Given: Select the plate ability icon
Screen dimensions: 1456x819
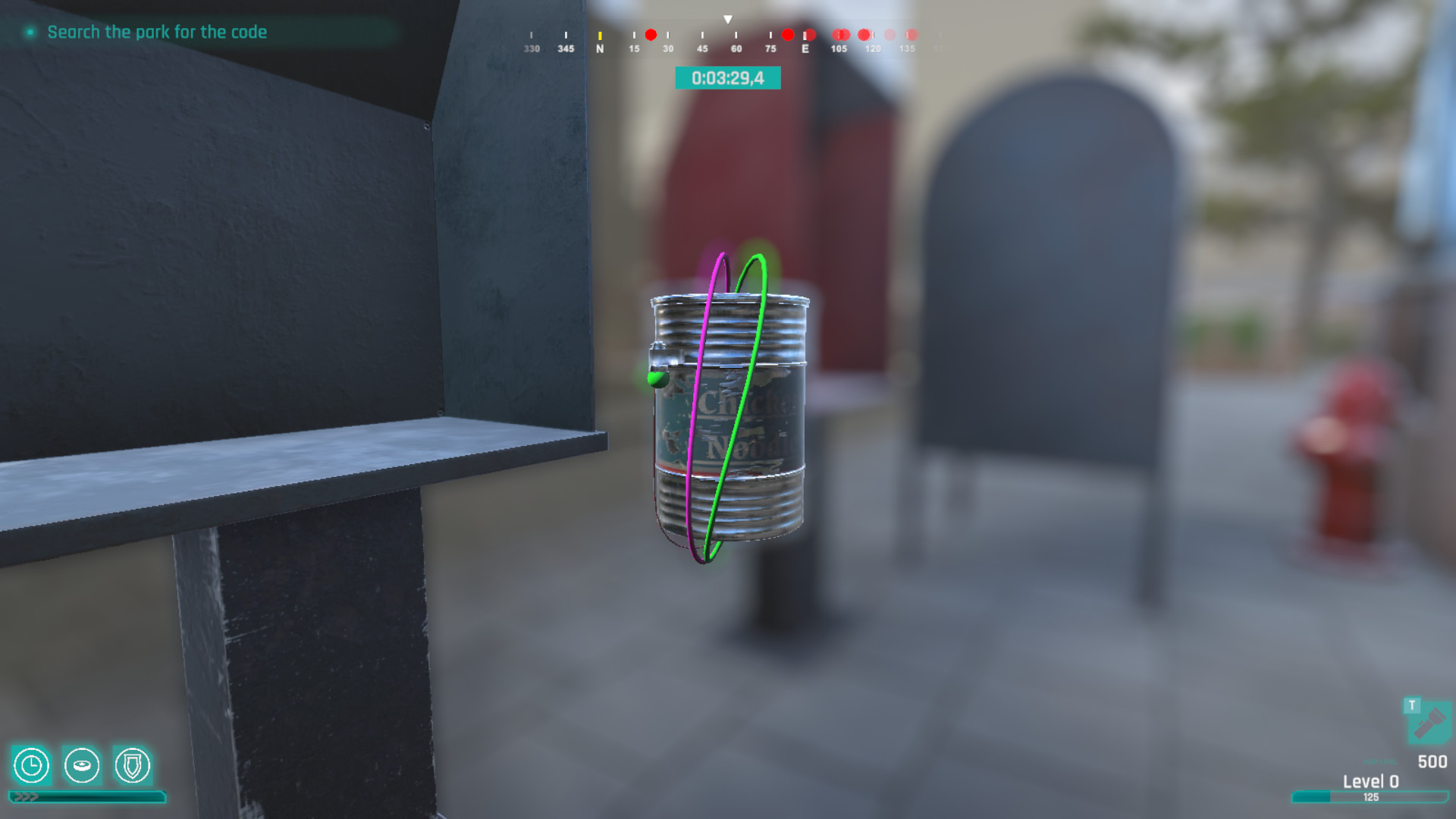Looking at the screenshot, I should coord(81,767).
